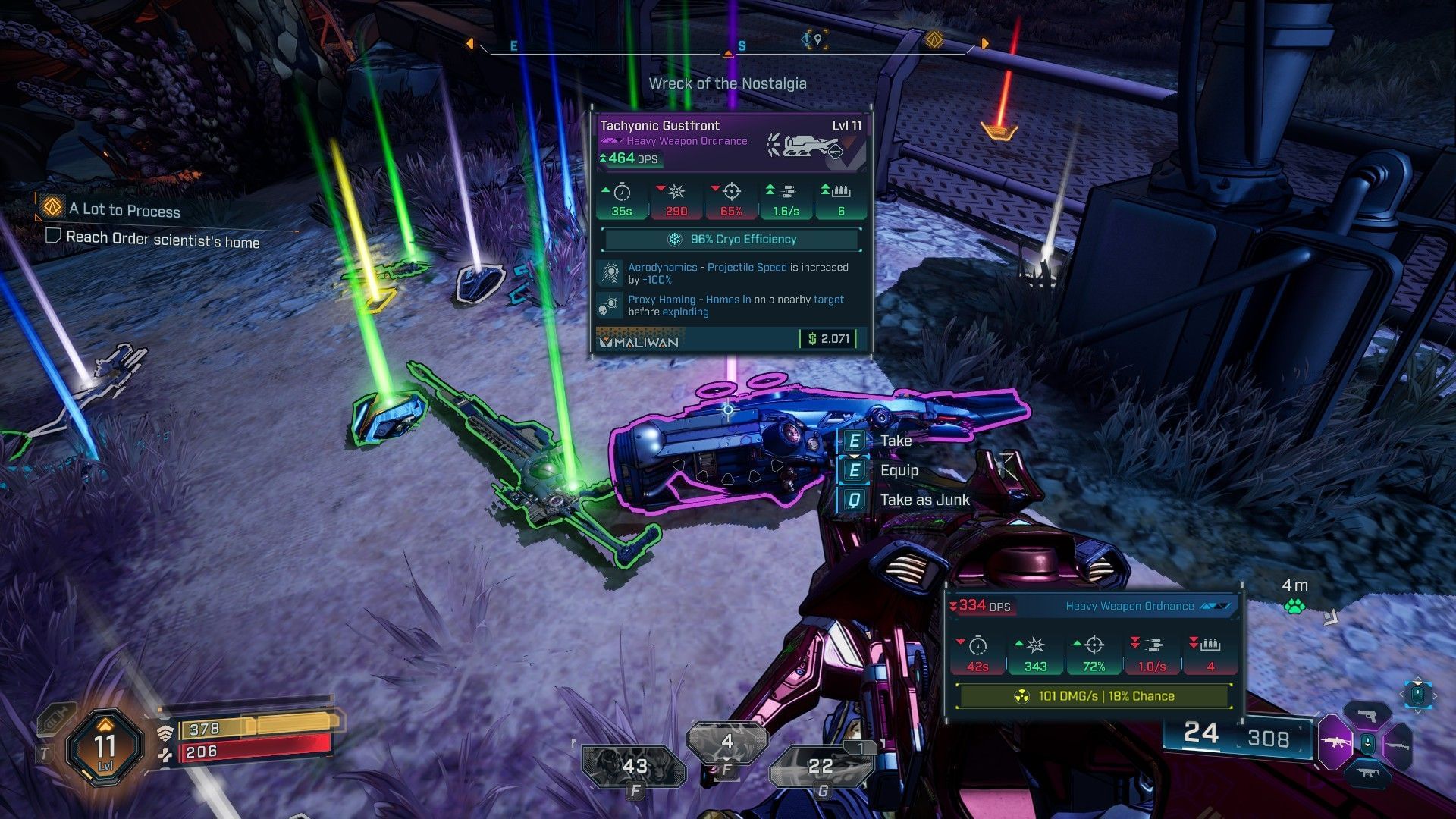Activate the skill slot on cooldown at 43
Image resolution: width=1456 pixels, height=819 pixels.
(634, 767)
